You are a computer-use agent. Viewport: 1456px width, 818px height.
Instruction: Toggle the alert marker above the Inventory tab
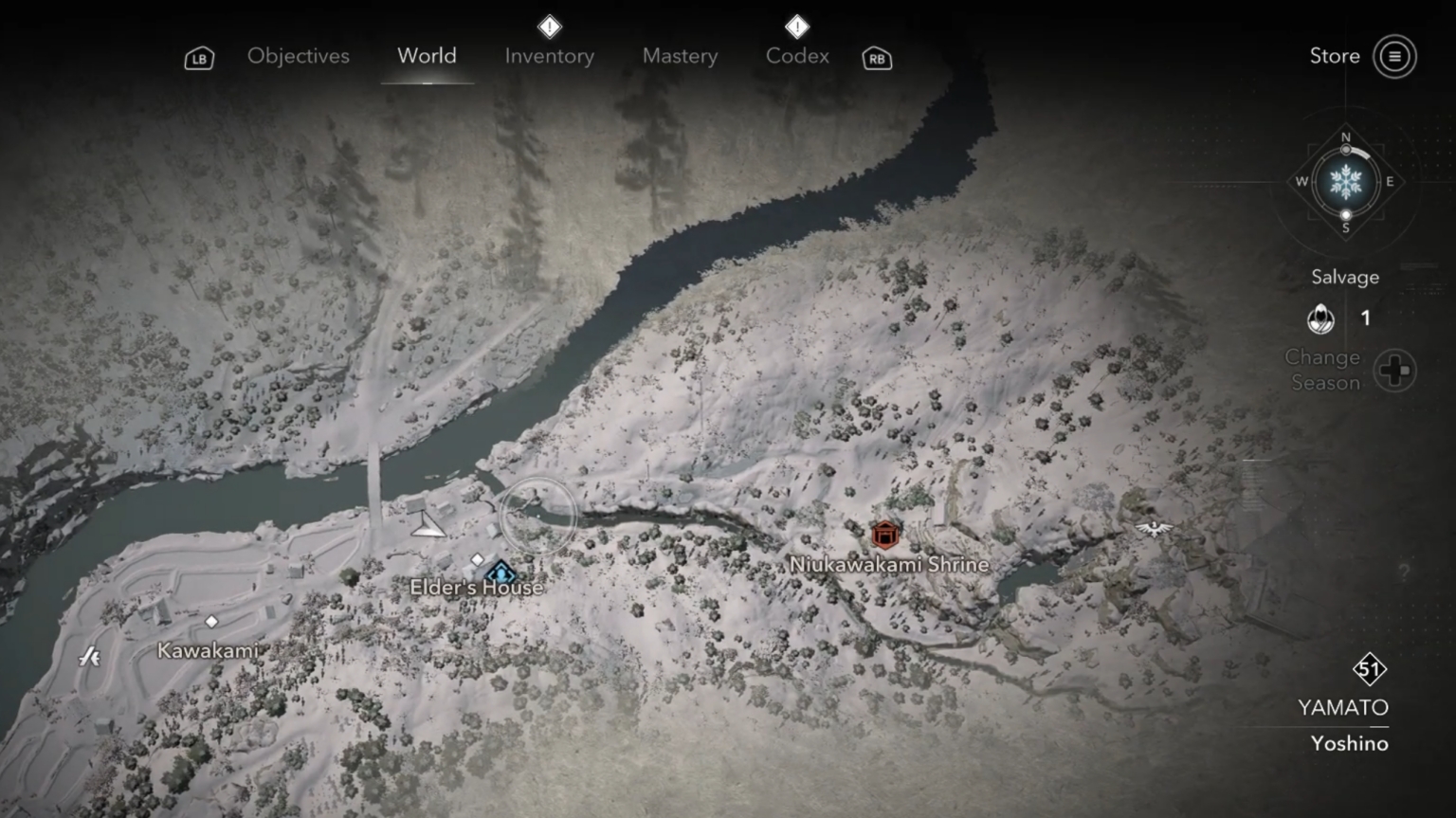coord(550,26)
